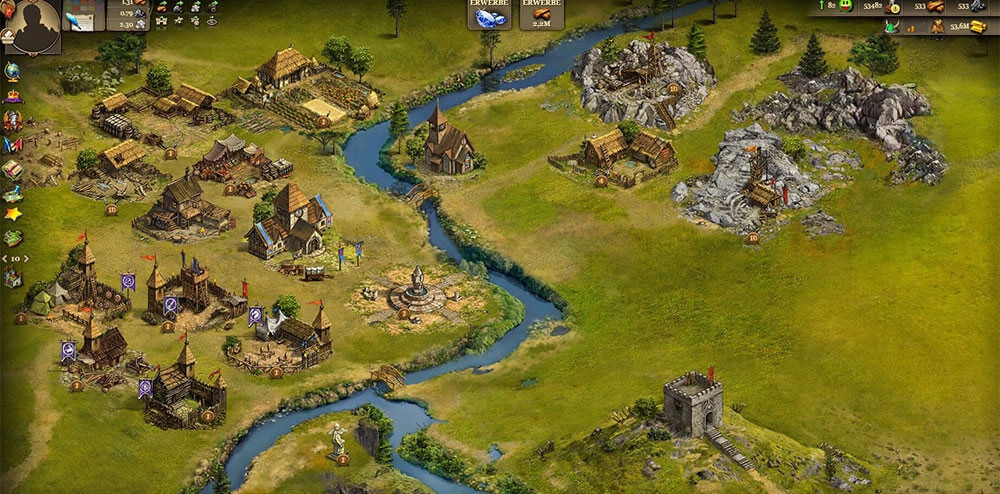
Task: Open the gold star icon
Action: pos(12,213)
